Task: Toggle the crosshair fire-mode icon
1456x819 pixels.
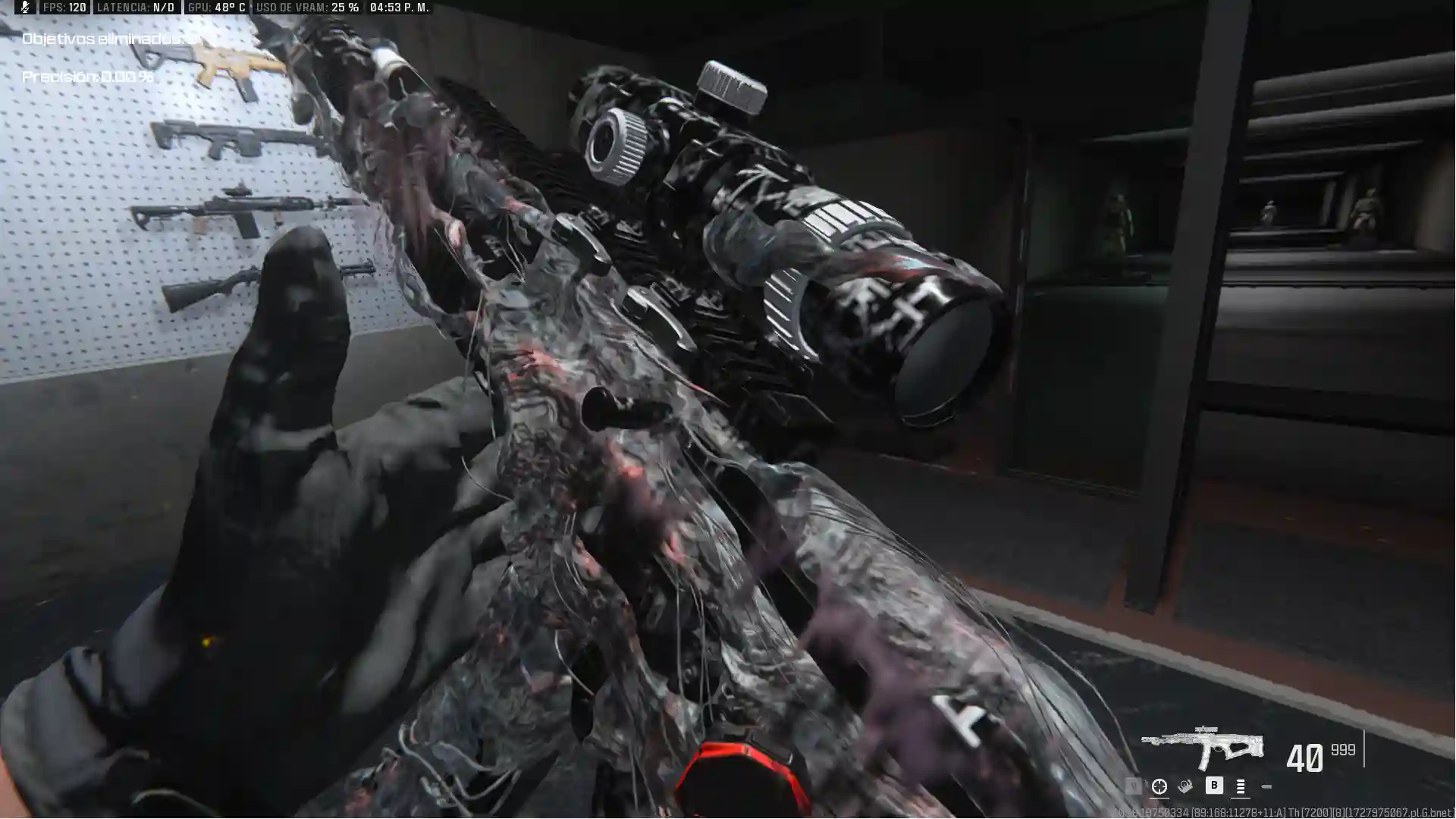Action: [1159, 786]
